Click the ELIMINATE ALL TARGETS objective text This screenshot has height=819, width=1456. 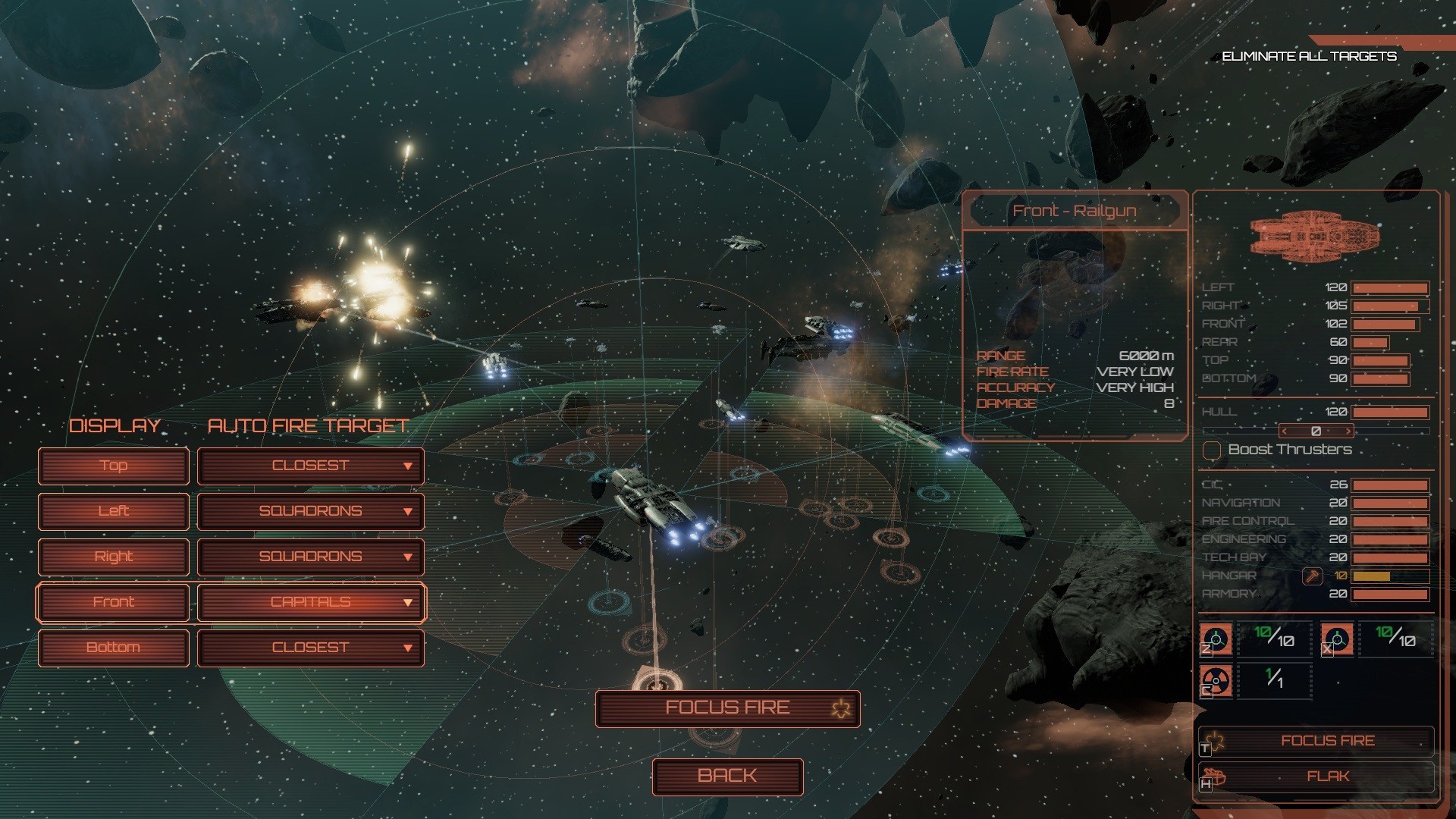(x=1309, y=55)
